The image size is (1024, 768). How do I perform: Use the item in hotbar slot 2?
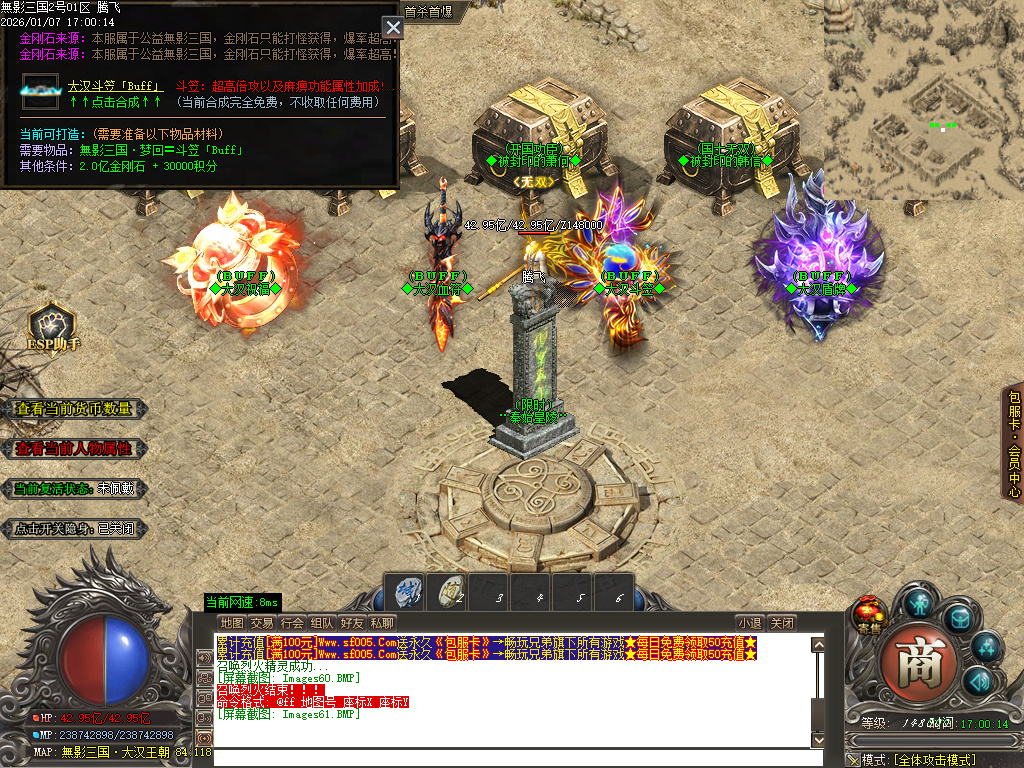point(450,591)
